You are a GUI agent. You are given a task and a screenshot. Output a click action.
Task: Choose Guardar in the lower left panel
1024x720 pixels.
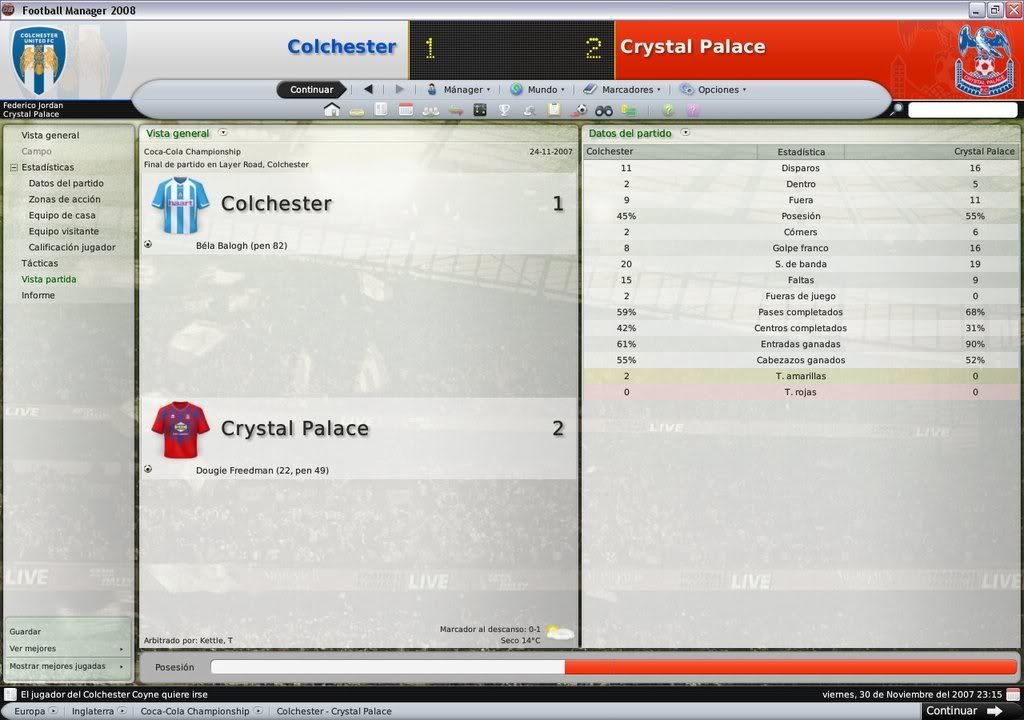point(26,632)
